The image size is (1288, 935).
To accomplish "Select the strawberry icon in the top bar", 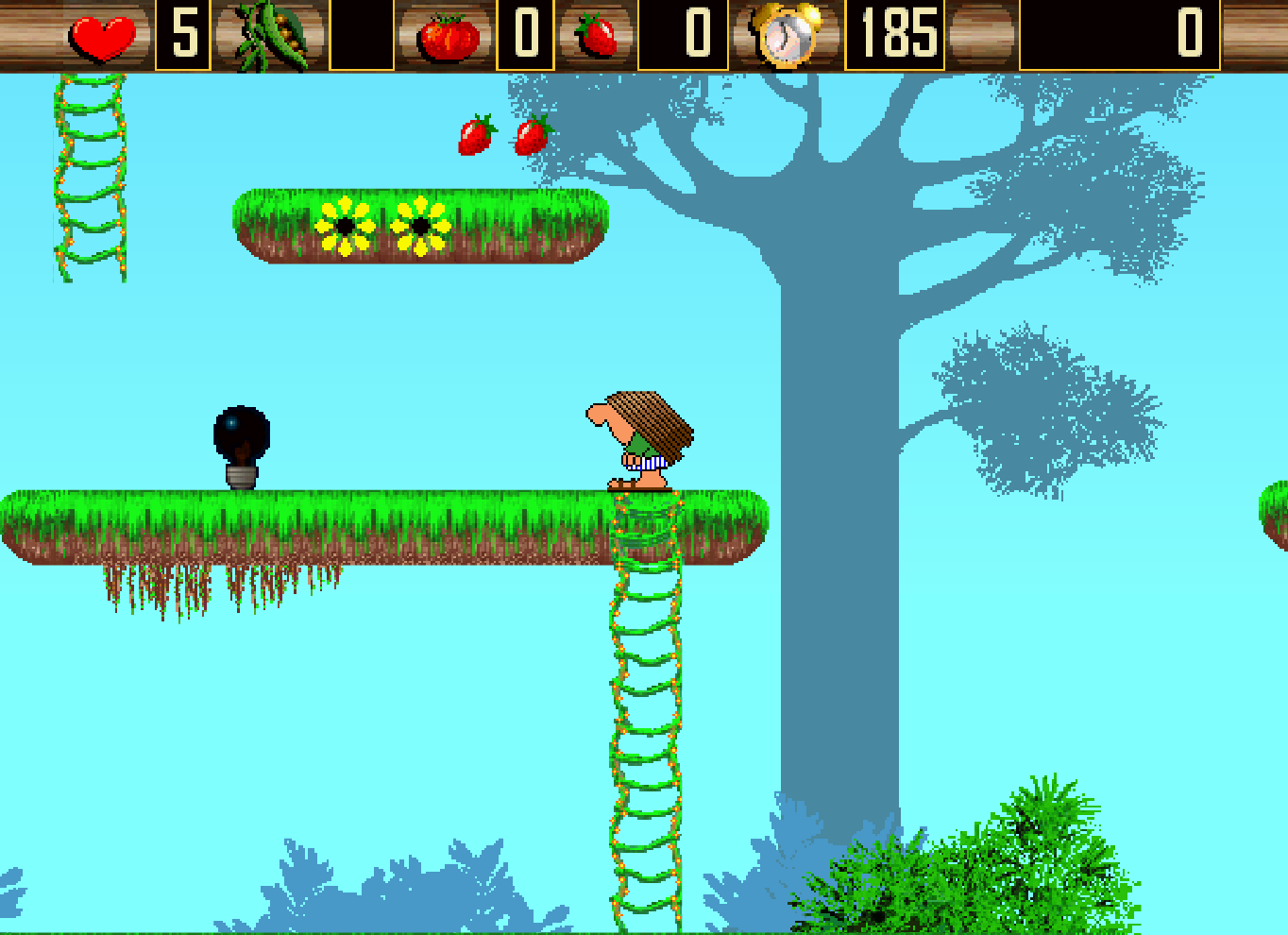I will pyautogui.click(x=597, y=36).
